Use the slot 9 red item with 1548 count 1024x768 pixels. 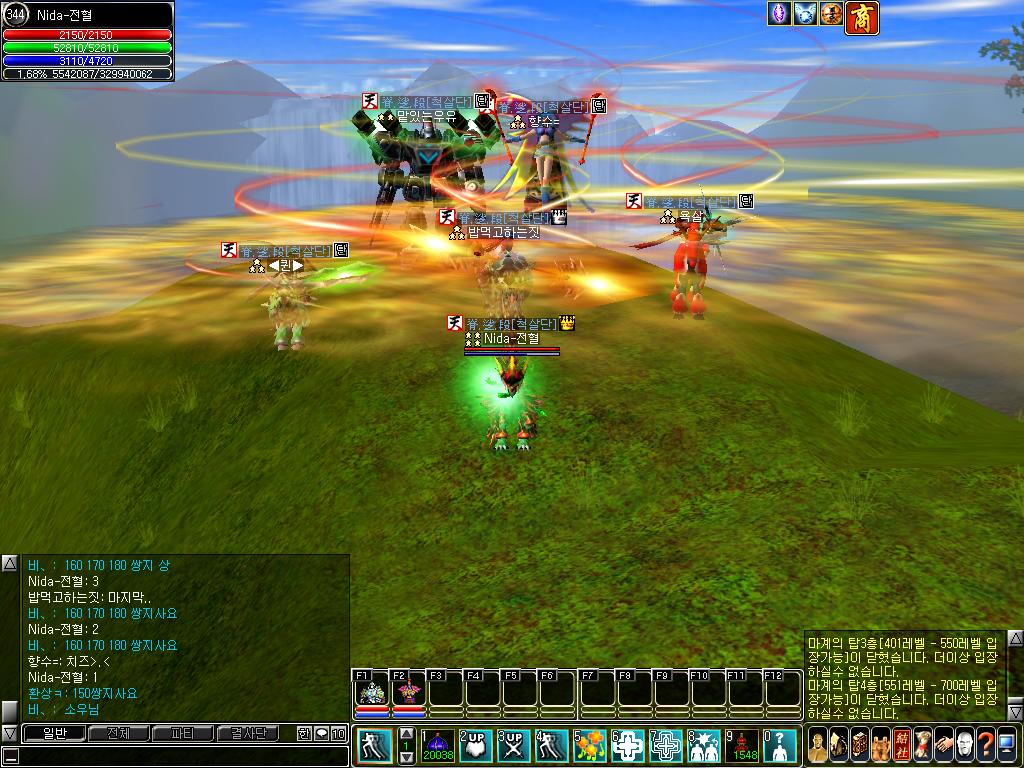[x=742, y=745]
